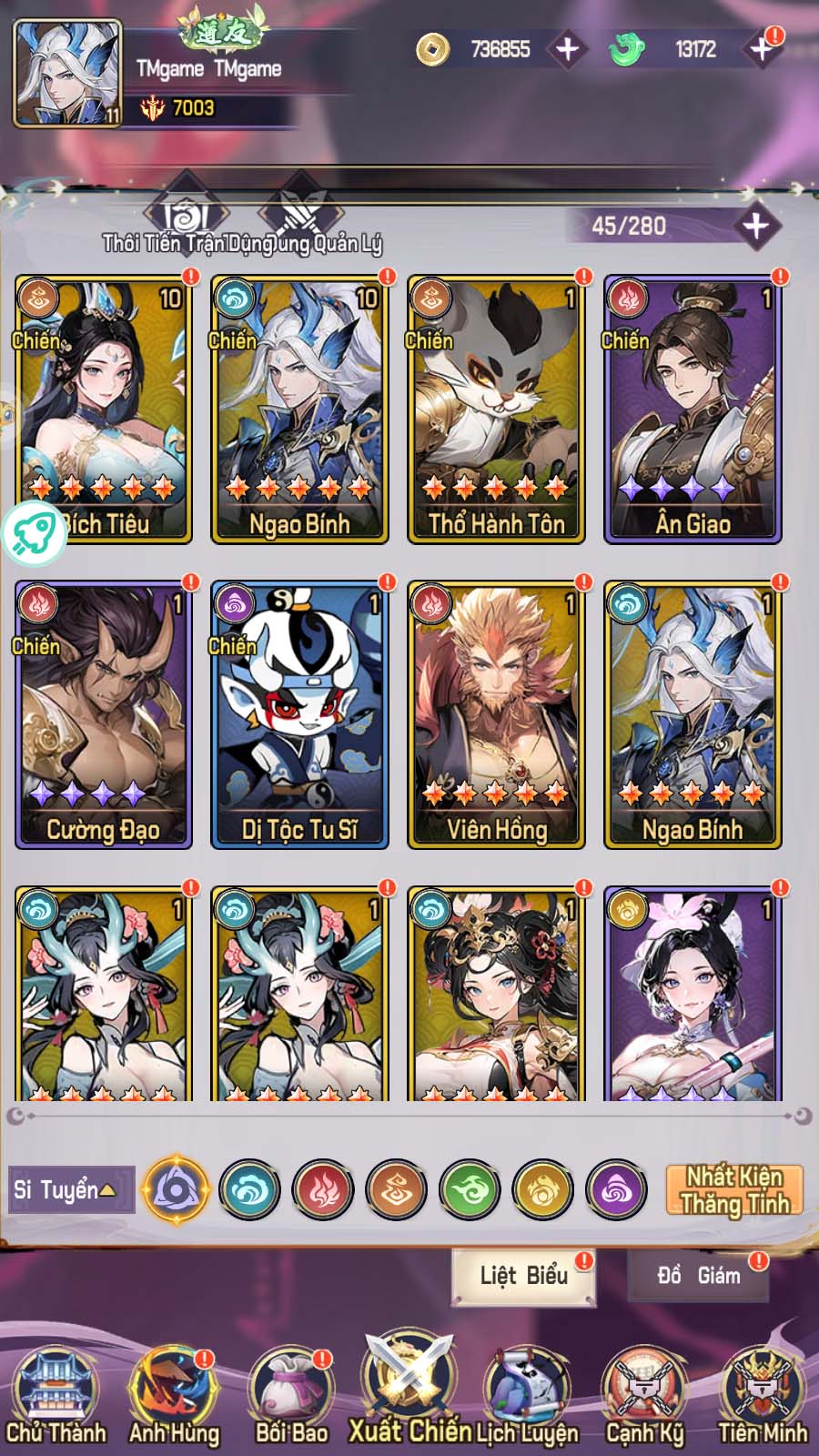Choose the Cường Đạo hero card
The image size is (819, 1456).
point(103,715)
